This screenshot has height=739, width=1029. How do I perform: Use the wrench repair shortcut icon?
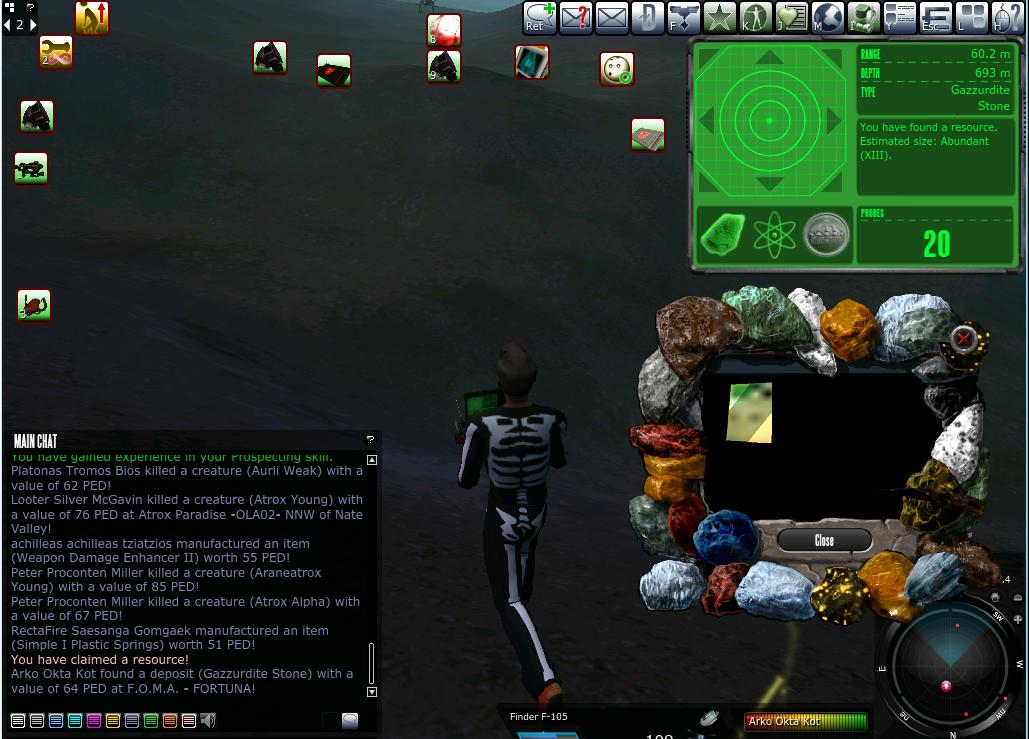tap(56, 53)
